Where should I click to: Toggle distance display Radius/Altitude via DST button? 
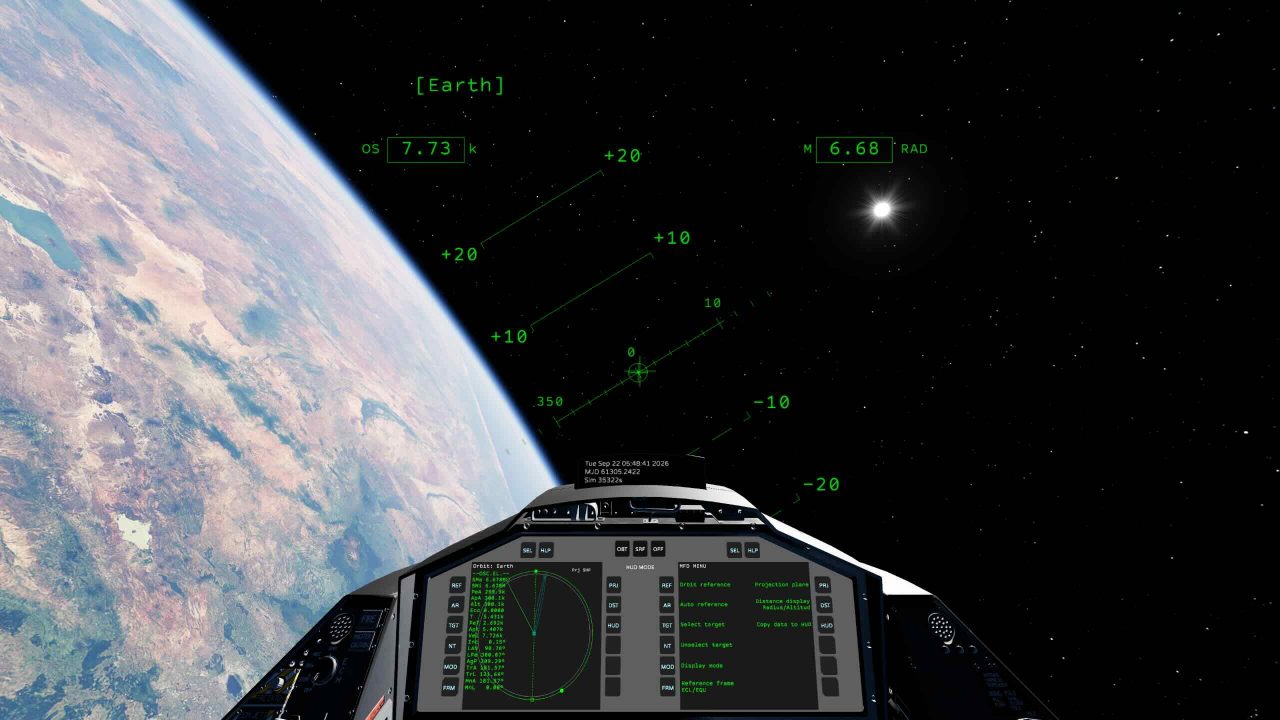[x=826, y=605]
